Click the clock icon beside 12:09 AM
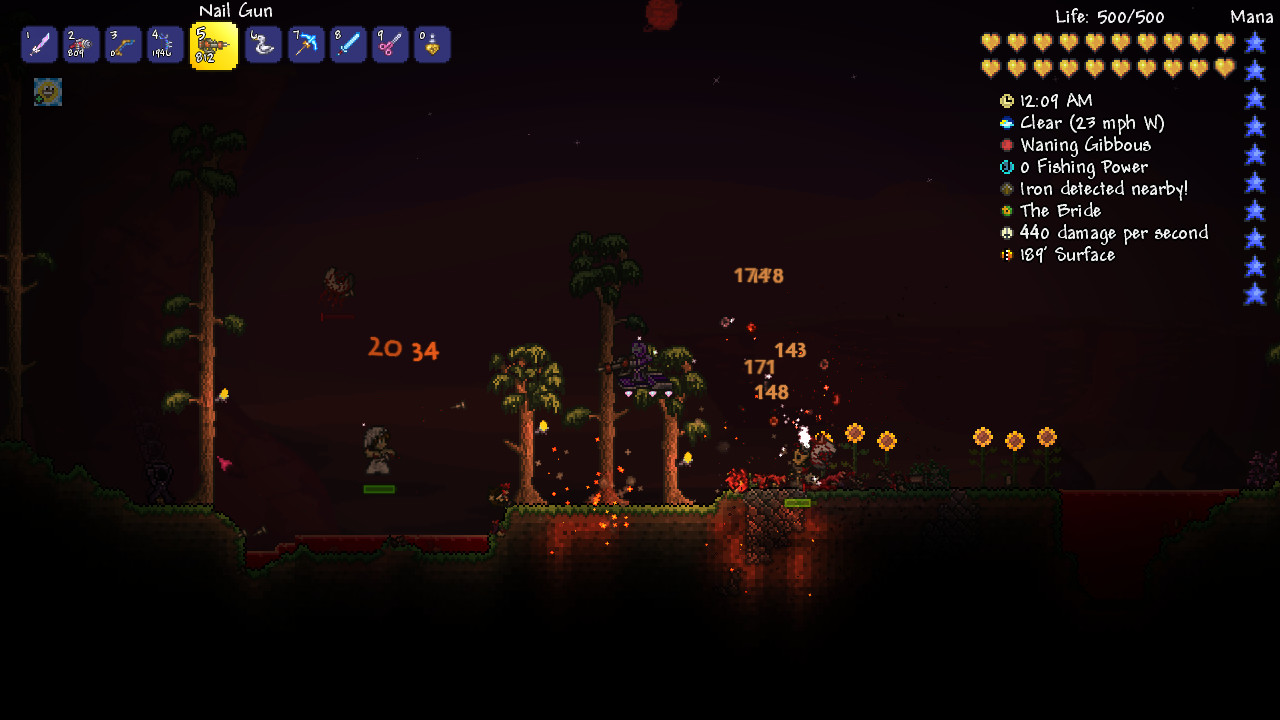The width and height of the screenshot is (1280, 720). point(1005,100)
